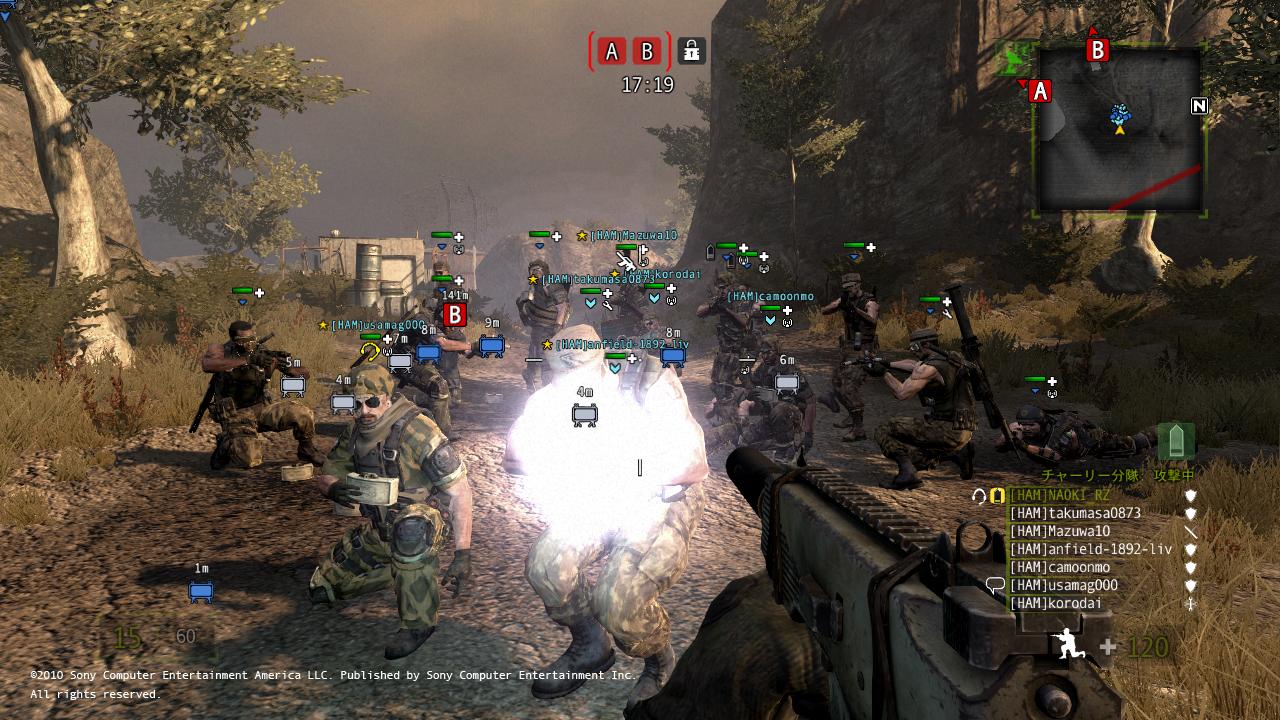This screenshot has width=1280, height=720.
Task: Select [HAM]korodai at the roster bottom
Action: pos(1055,603)
